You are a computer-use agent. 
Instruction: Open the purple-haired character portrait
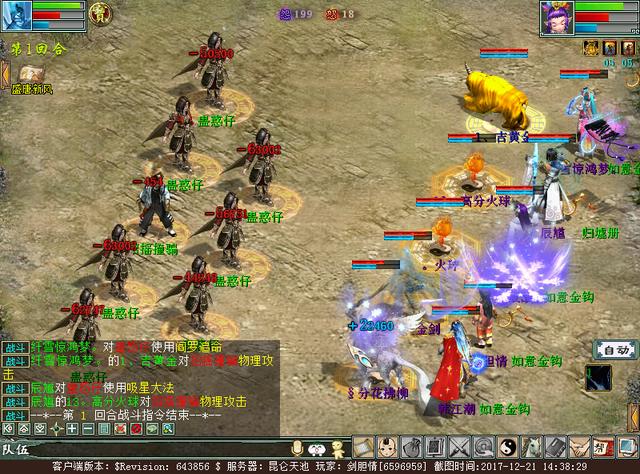[554, 17]
